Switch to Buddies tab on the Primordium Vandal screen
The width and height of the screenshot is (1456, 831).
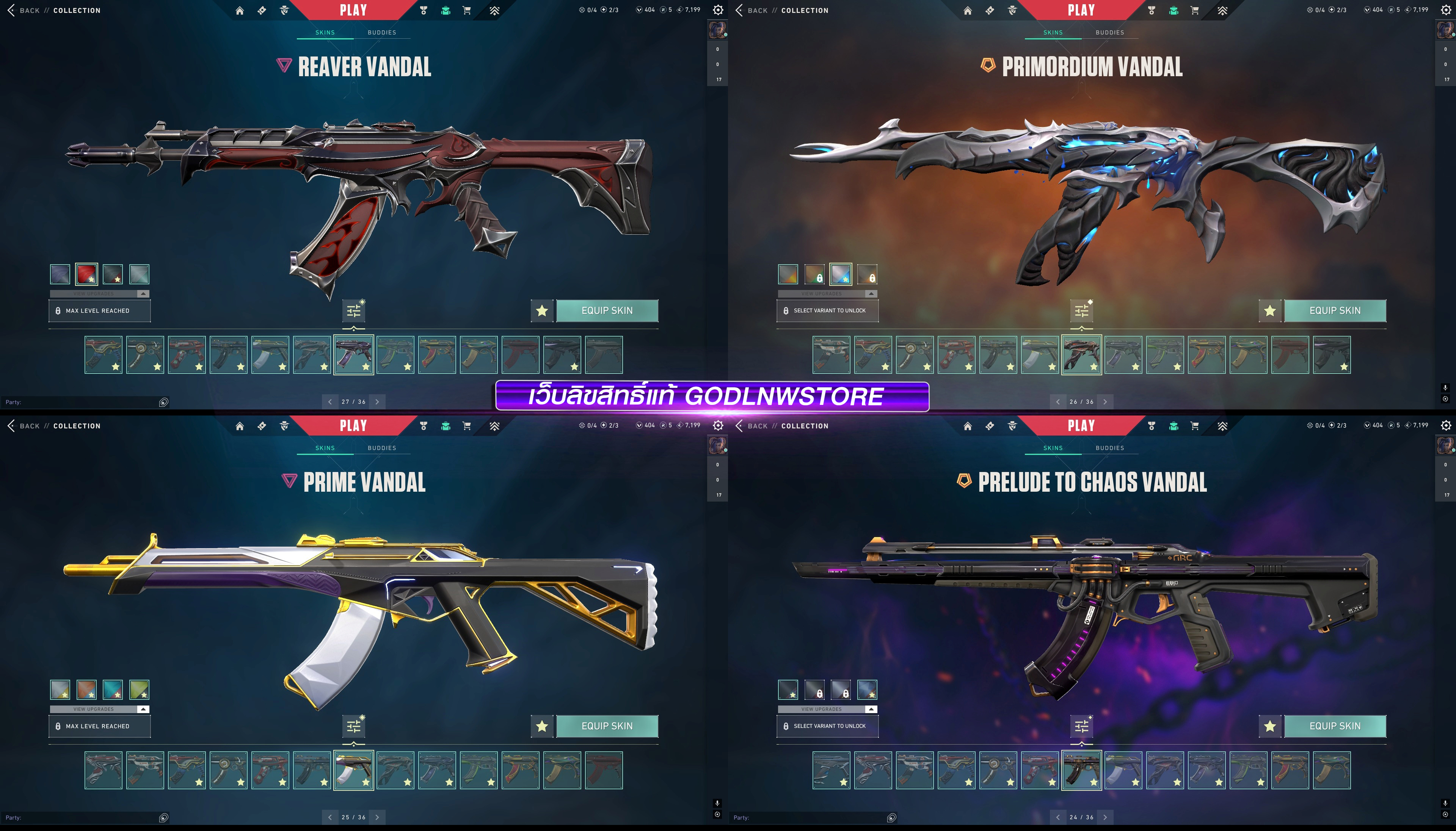click(1109, 33)
